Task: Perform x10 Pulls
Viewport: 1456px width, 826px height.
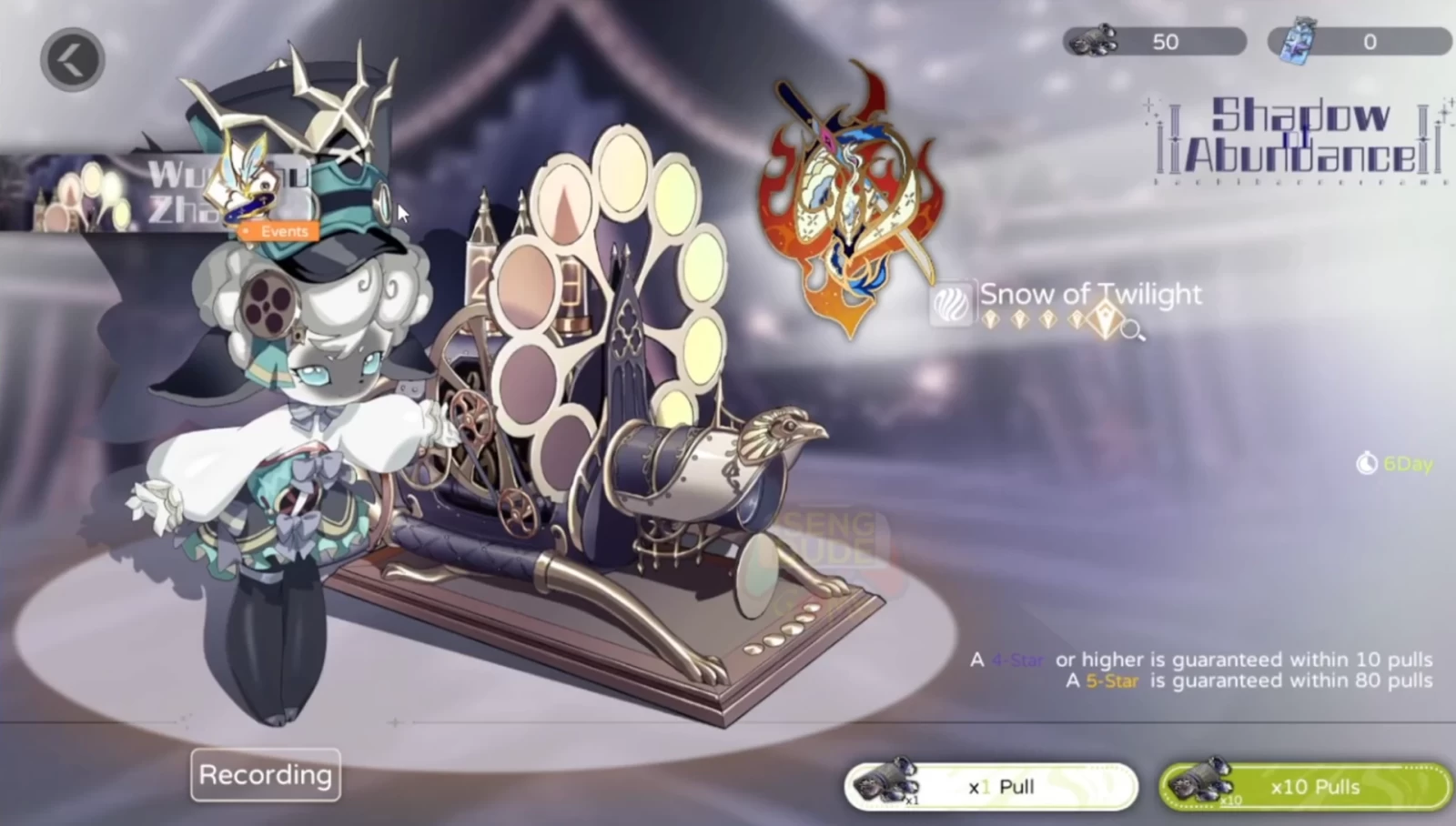Action: [x=1305, y=786]
